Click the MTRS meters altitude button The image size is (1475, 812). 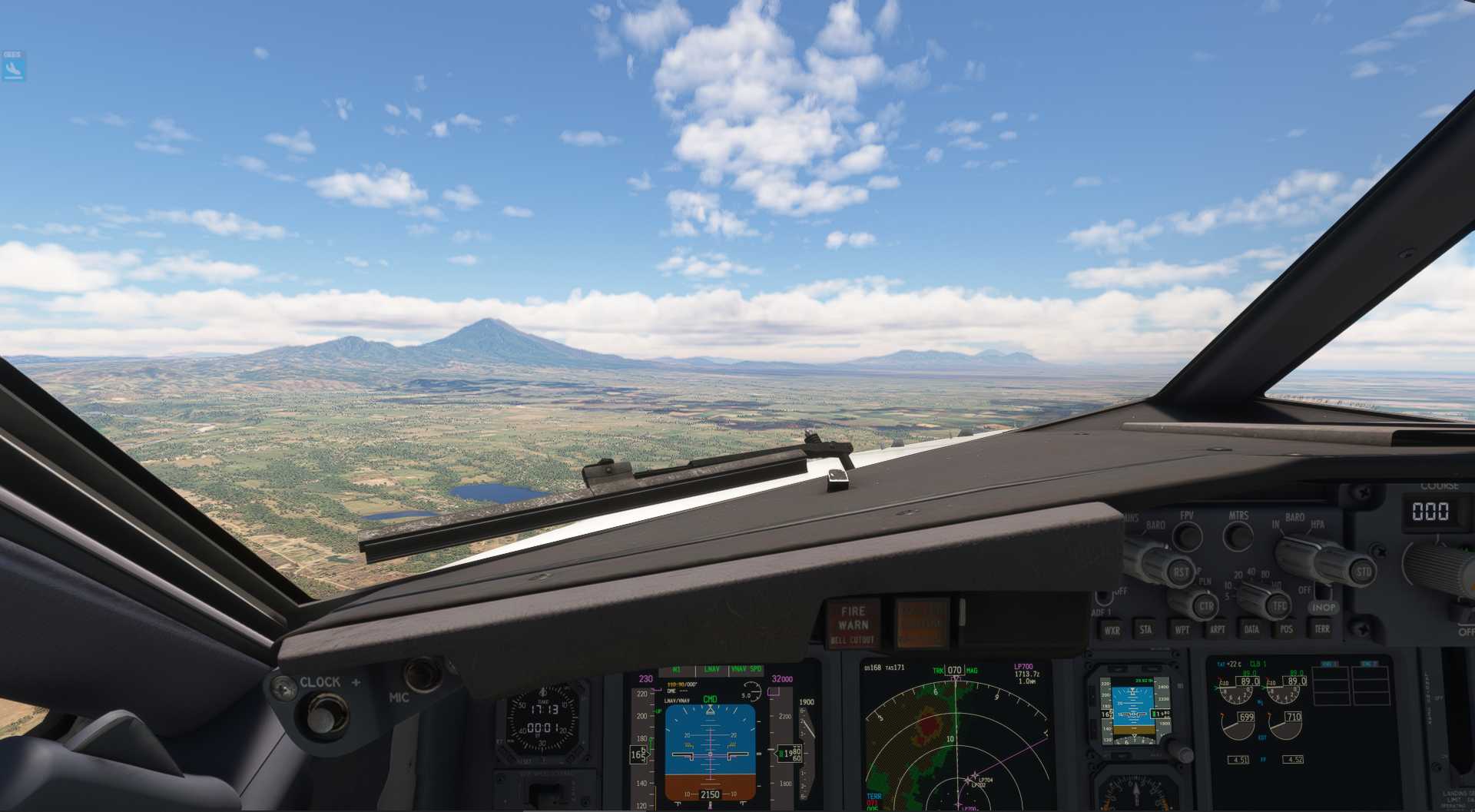[x=1238, y=535]
